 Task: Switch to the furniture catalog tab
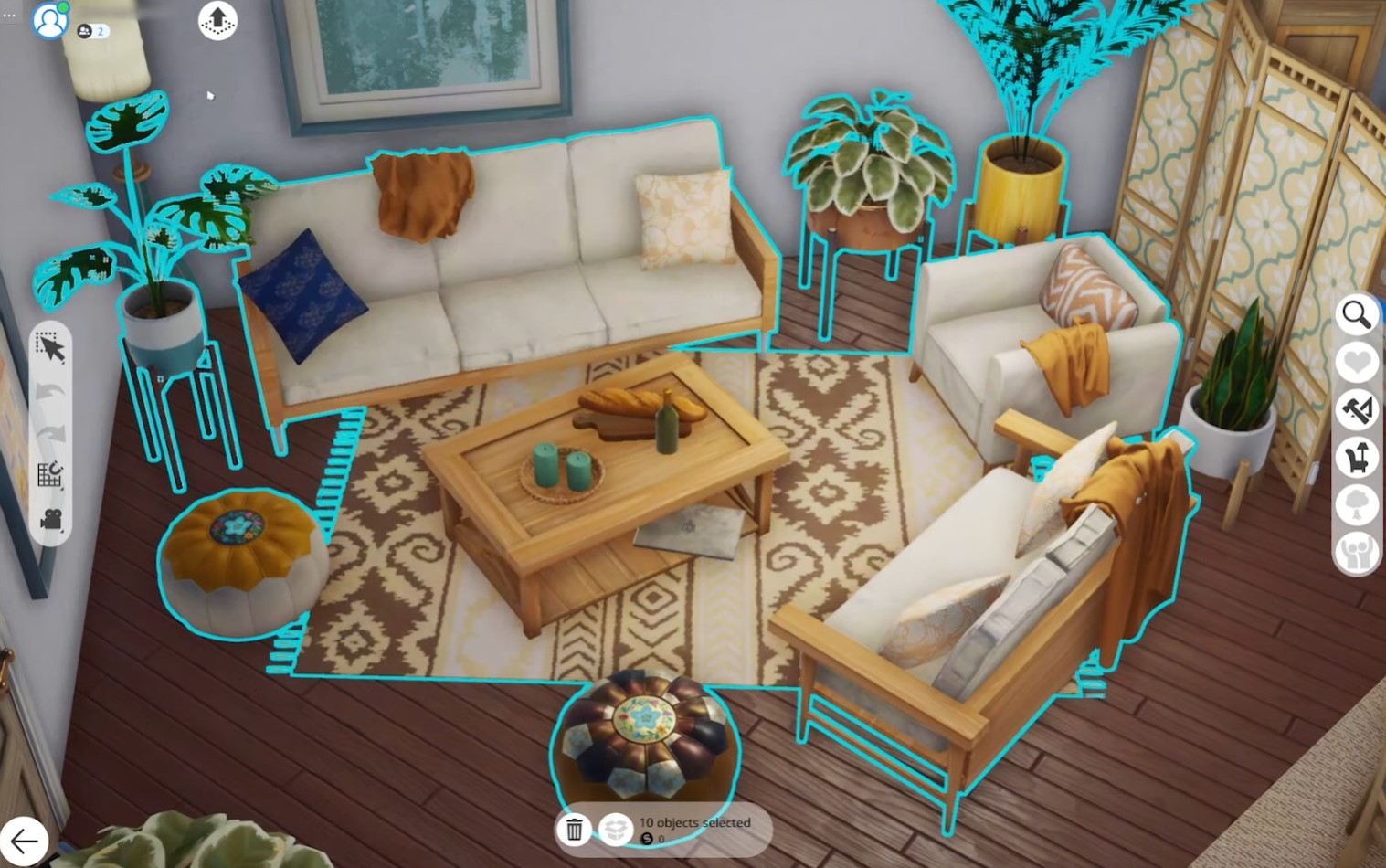point(1357,457)
